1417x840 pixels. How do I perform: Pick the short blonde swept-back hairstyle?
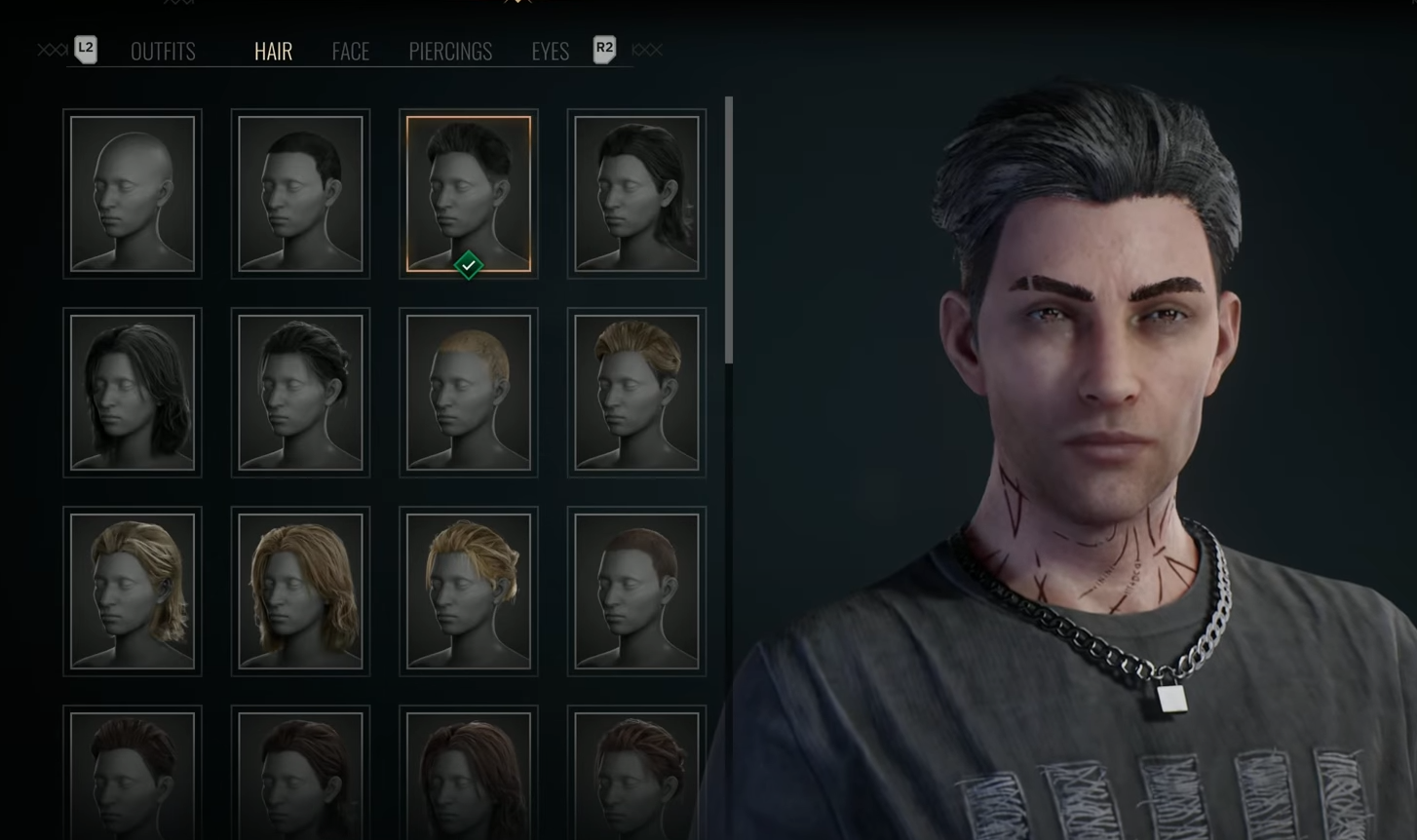[x=636, y=393]
